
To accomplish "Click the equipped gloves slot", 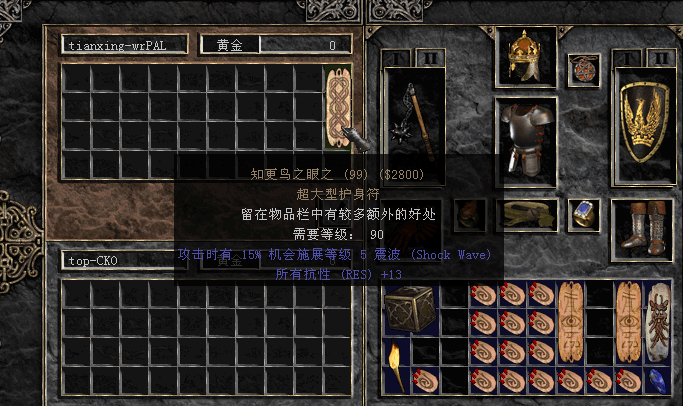I will point(469,214).
